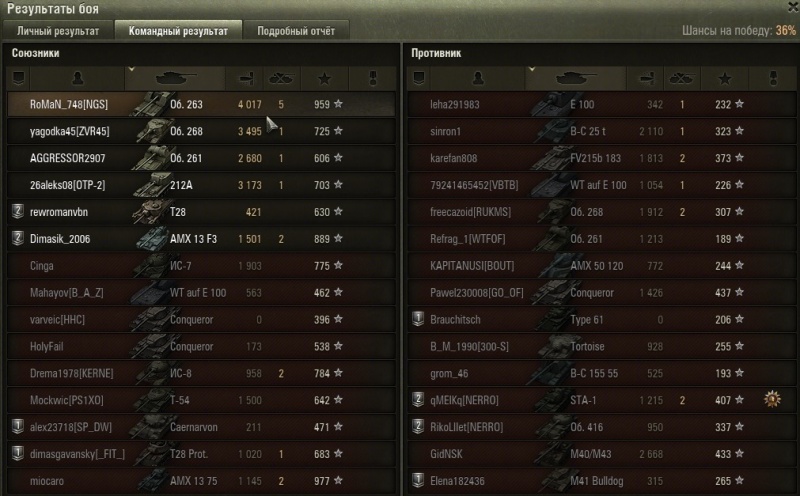Select enemy GidNSK with M40/M43
Viewport: 800px width, 496px height.
coord(600,454)
